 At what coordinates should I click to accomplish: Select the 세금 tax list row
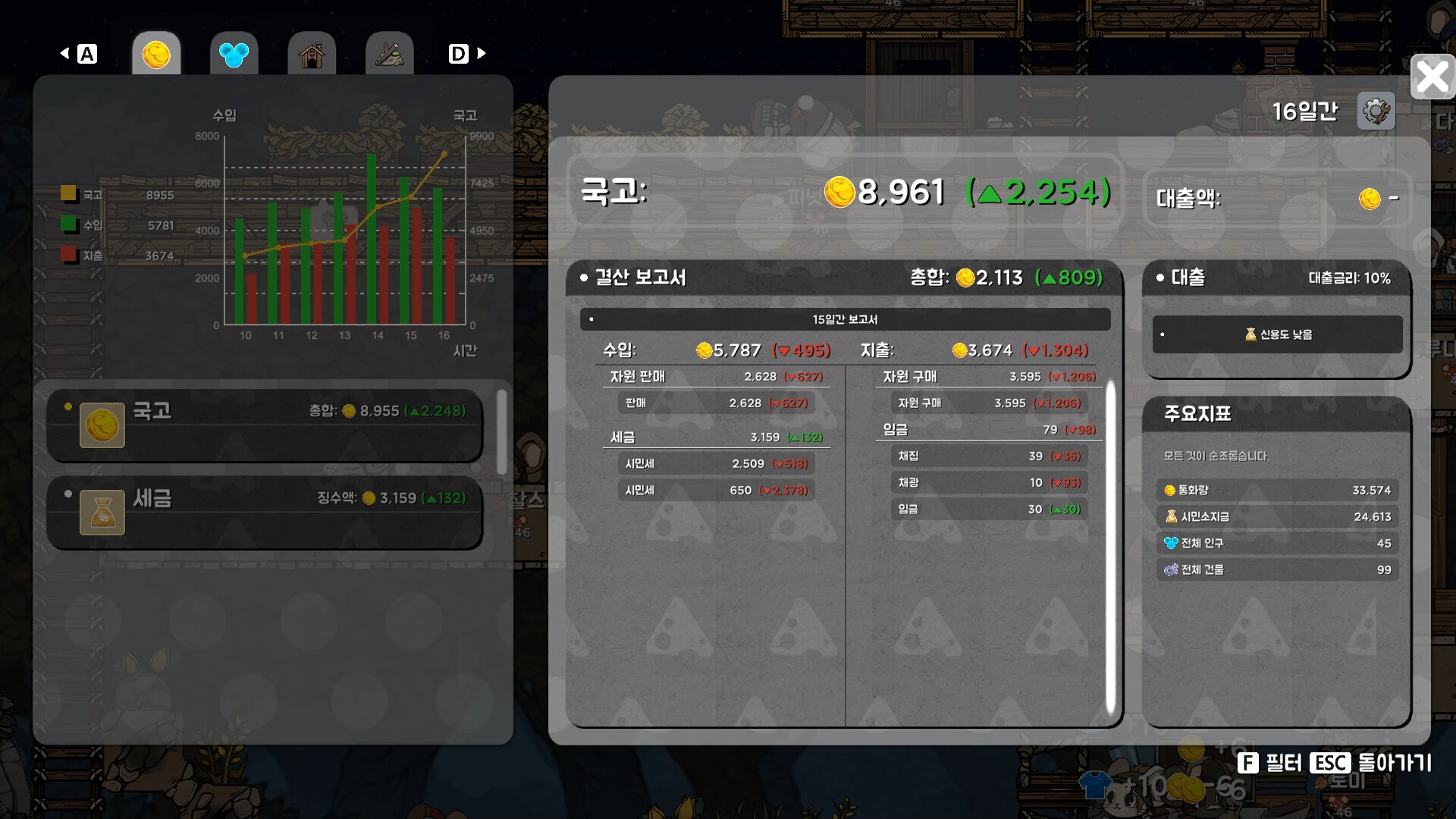(265, 512)
